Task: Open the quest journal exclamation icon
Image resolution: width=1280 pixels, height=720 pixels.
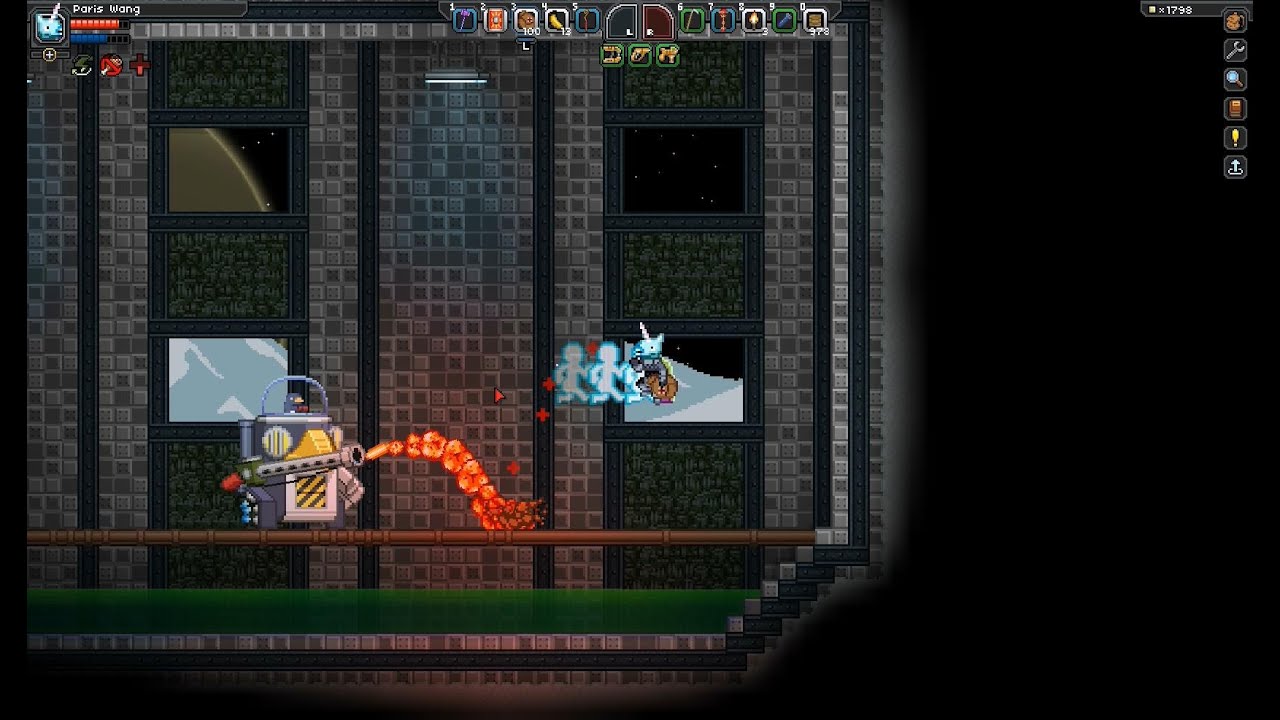Action: coord(1235,138)
